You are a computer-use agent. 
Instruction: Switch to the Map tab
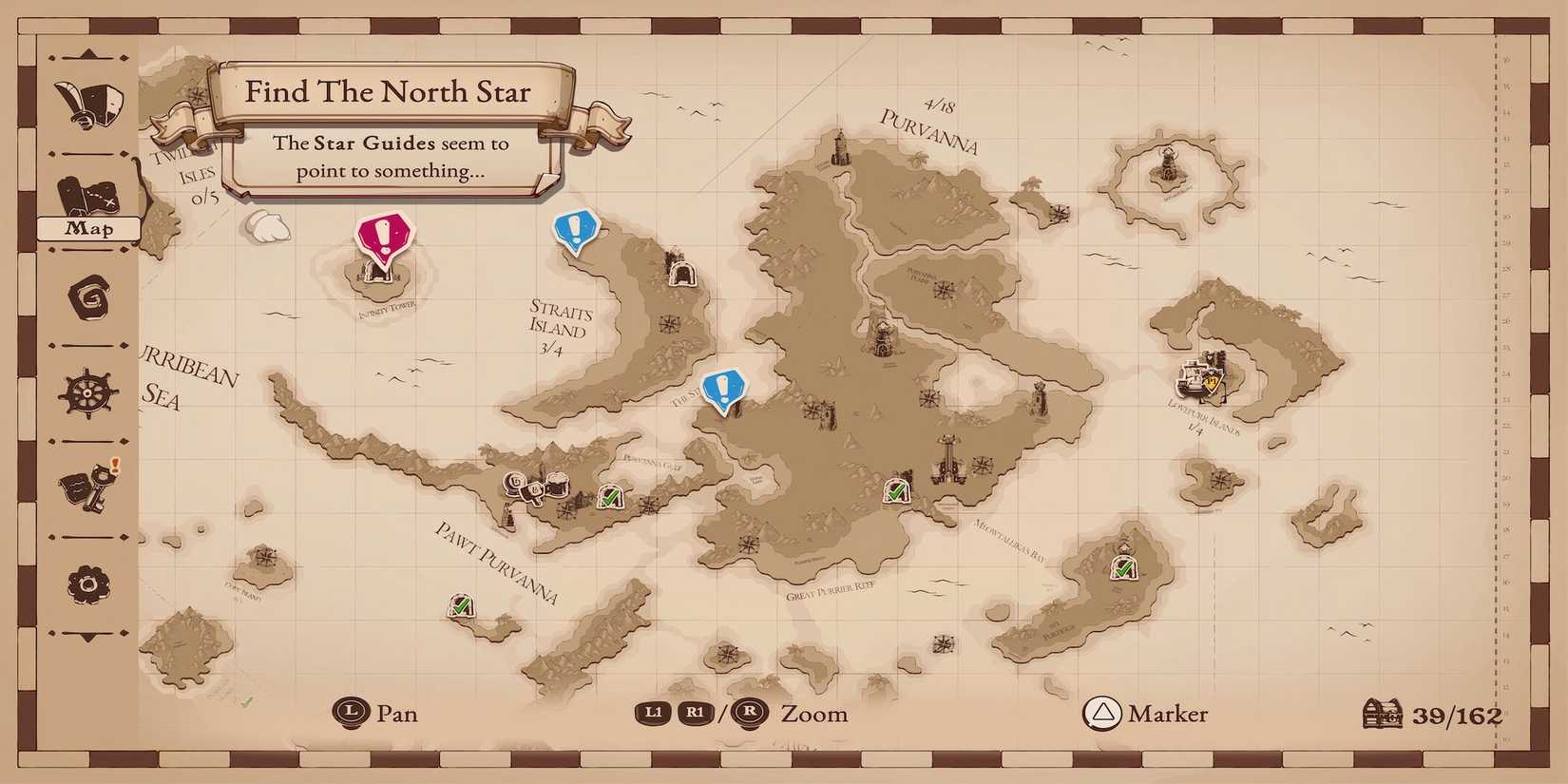90,228
